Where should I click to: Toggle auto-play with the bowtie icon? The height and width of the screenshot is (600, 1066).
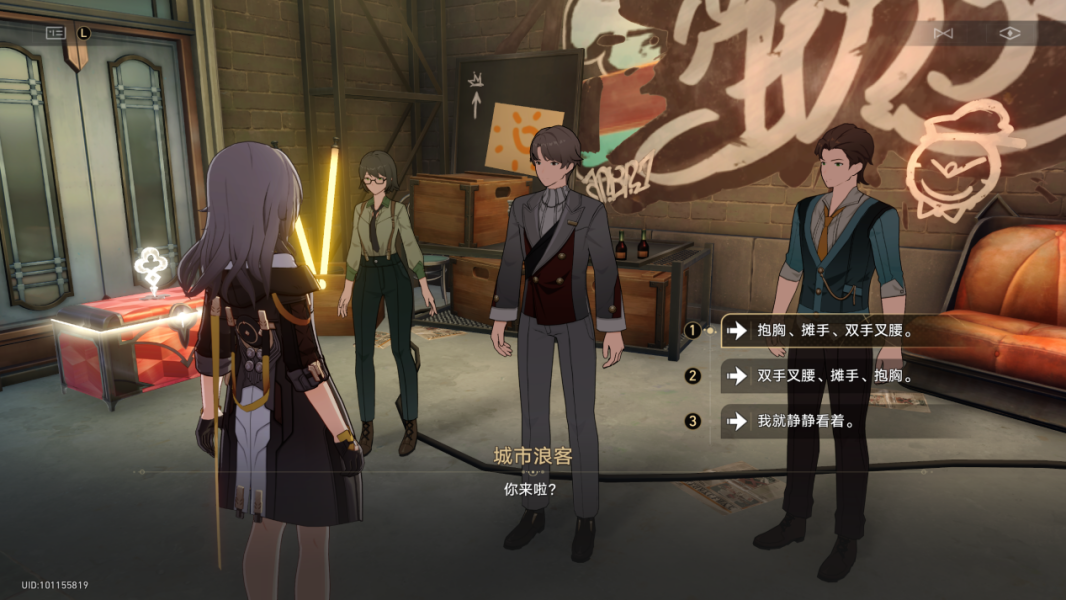pyautogui.click(x=942, y=33)
